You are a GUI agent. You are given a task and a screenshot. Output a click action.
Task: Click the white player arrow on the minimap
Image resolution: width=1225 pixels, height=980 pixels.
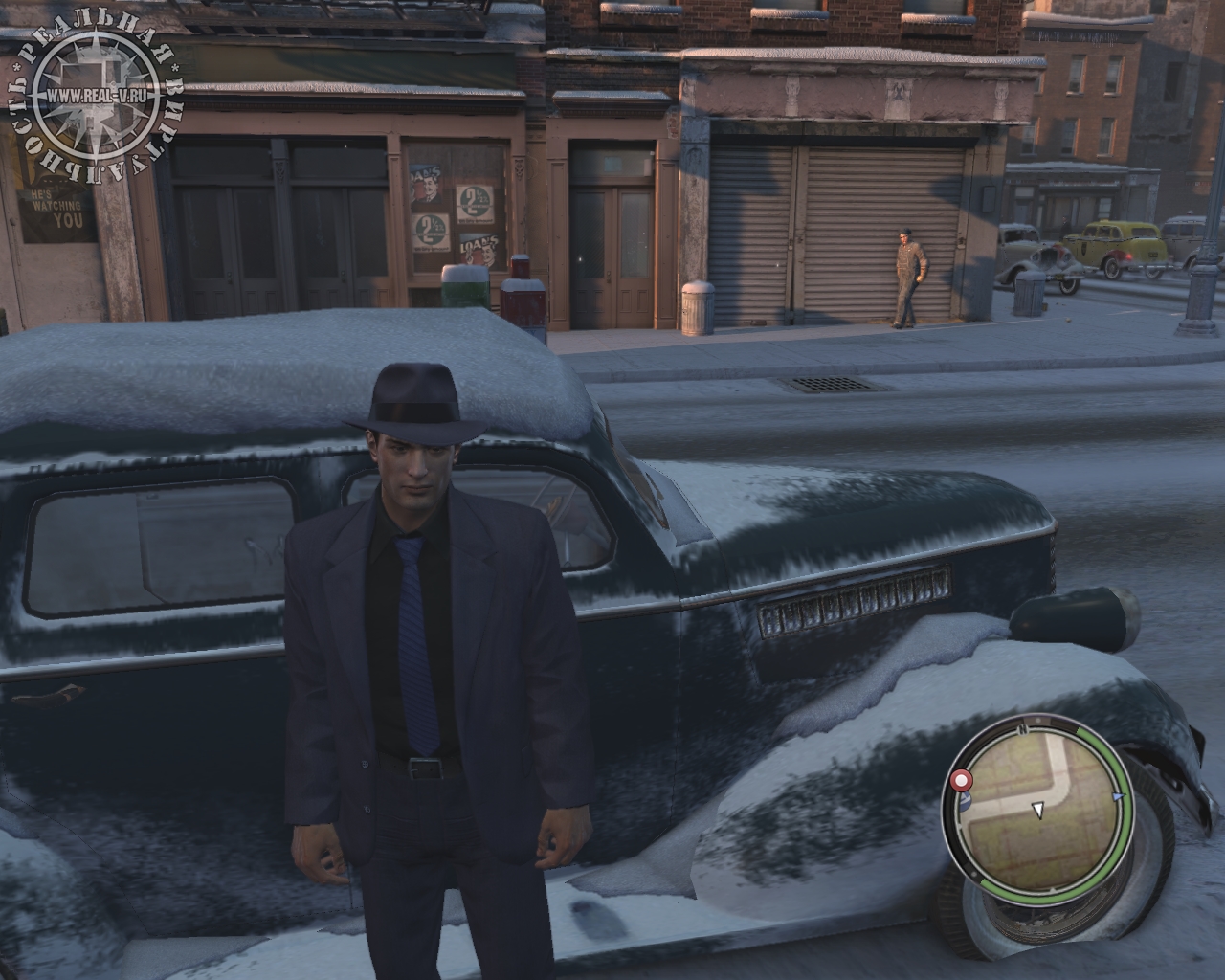(1037, 811)
